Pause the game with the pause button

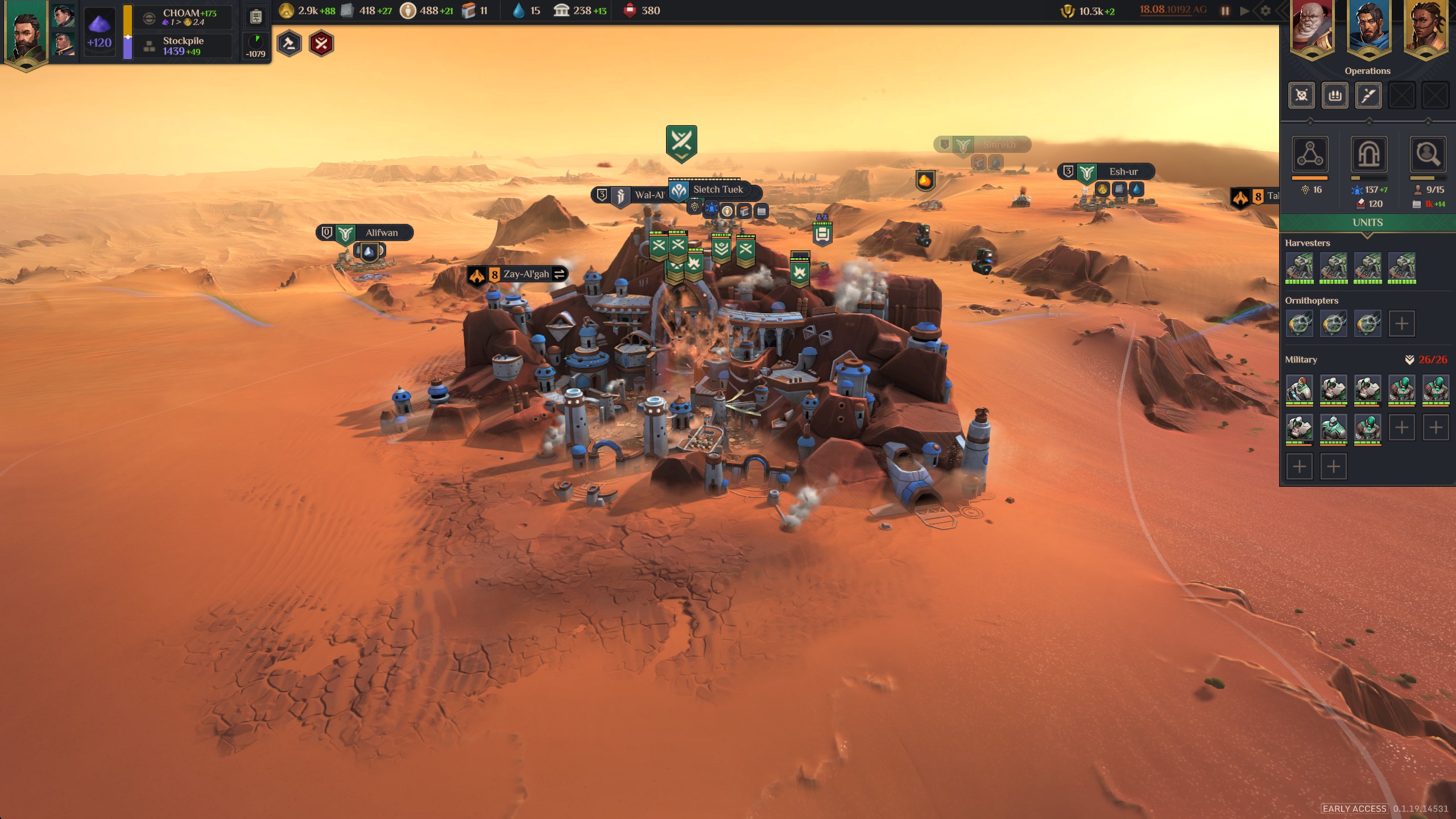click(x=1225, y=11)
